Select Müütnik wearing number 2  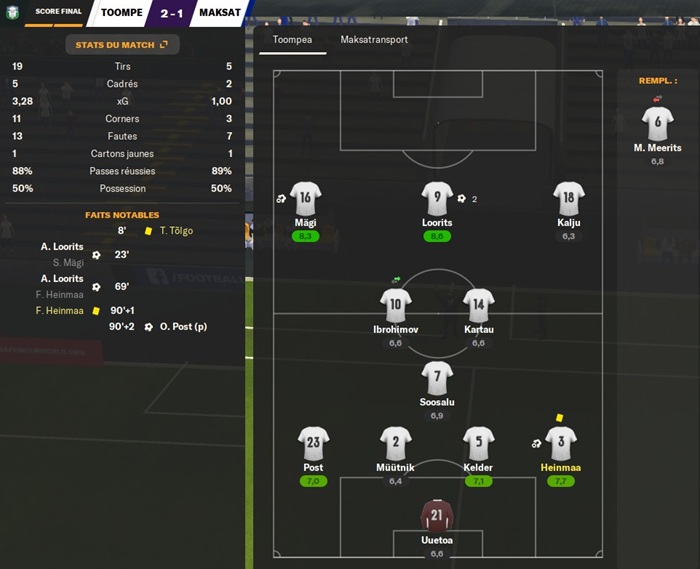395,442
